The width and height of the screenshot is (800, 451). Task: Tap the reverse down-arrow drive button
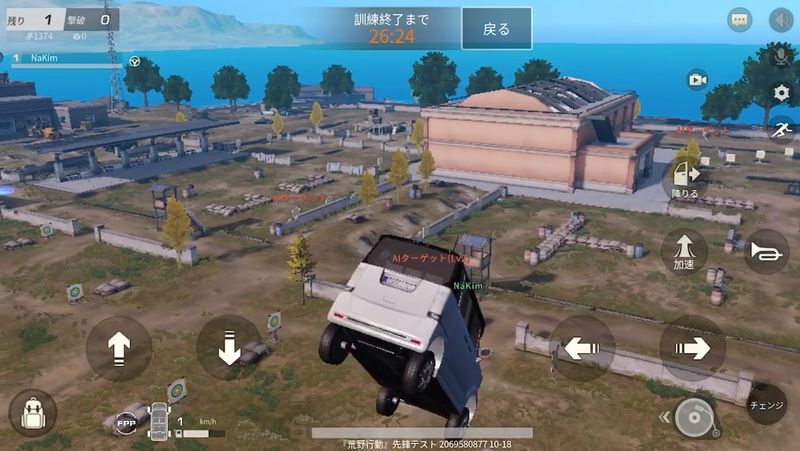228,347
